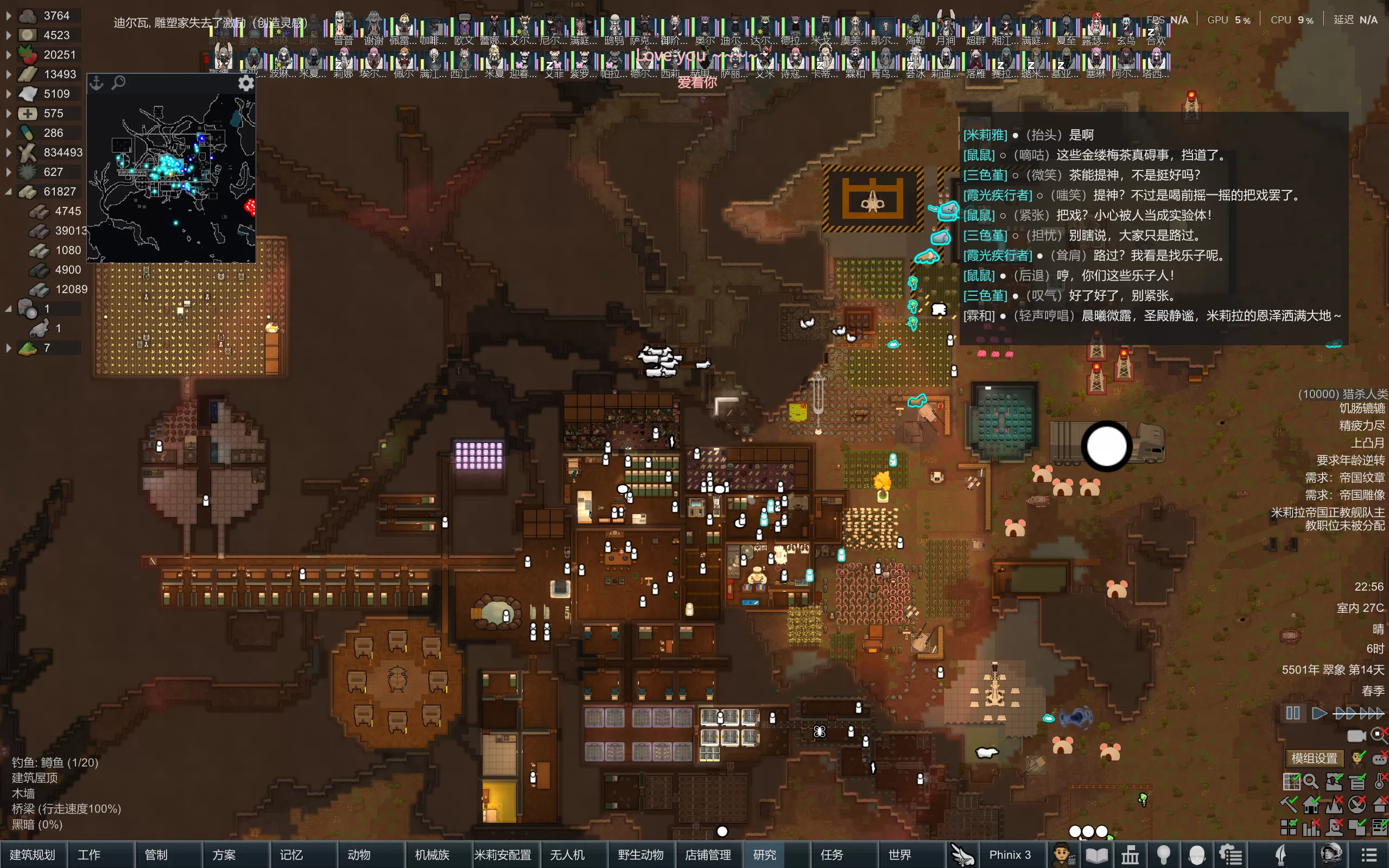This screenshot has height=868, width=1389.
Task: Open the lightbulb icon tab in bottom bar
Action: [1163, 855]
